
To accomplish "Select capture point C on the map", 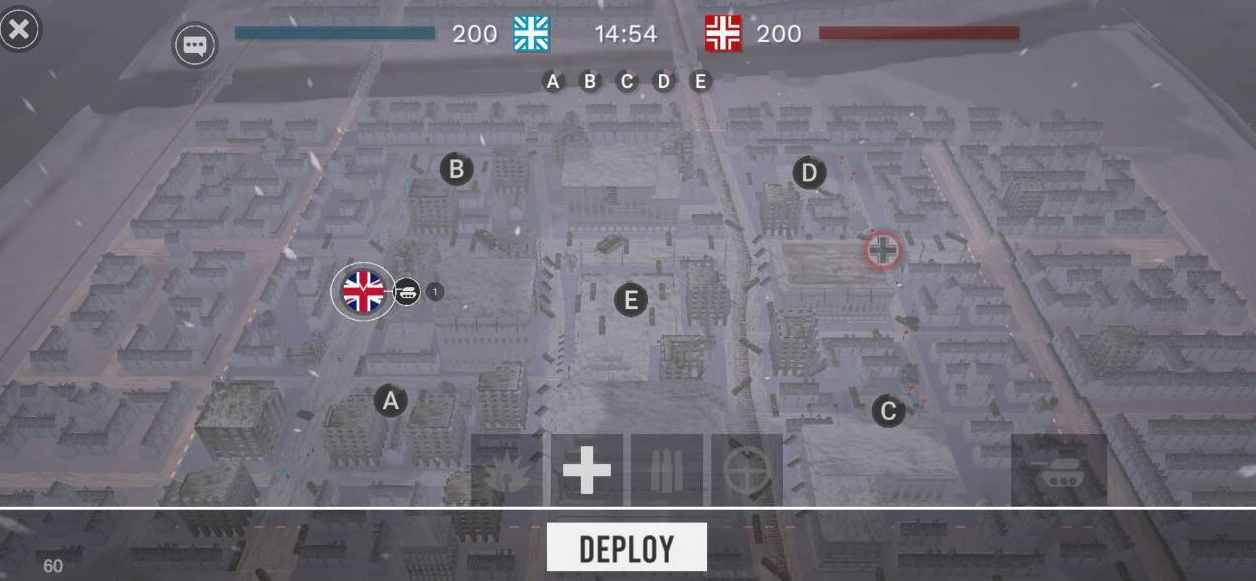I will [887, 410].
